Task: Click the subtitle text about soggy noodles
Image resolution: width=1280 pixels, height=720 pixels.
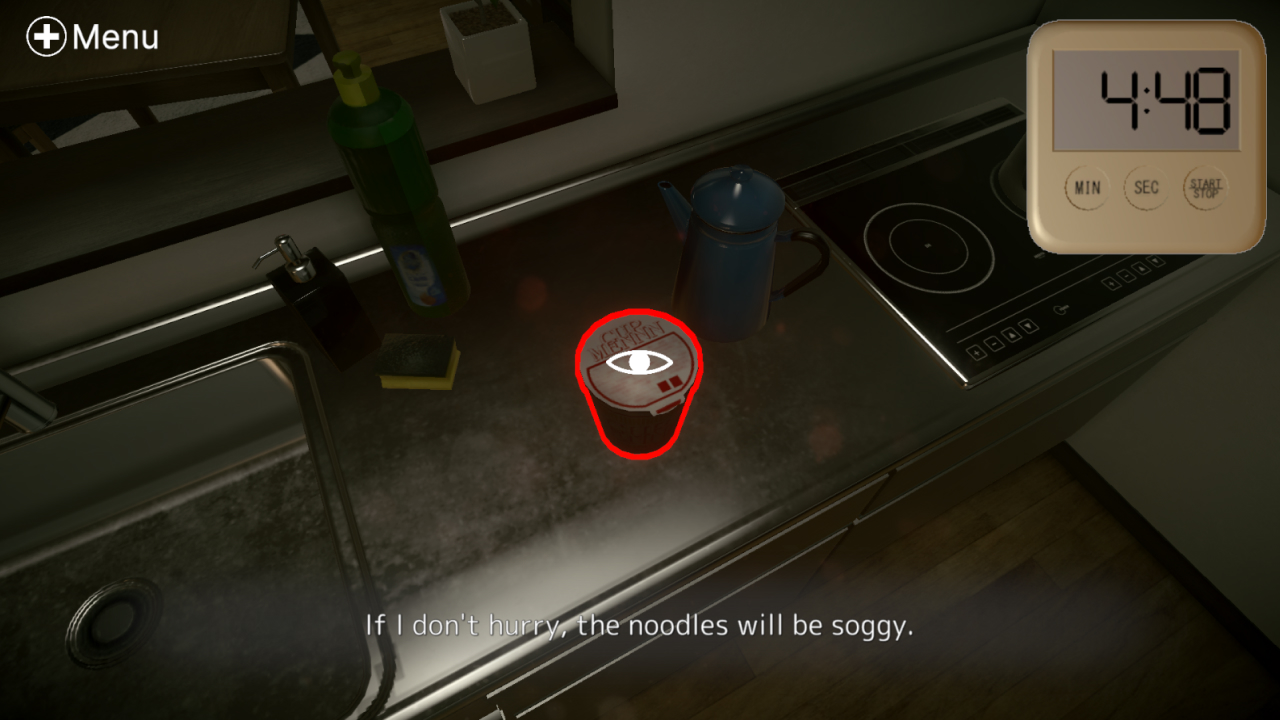Action: coord(640,626)
